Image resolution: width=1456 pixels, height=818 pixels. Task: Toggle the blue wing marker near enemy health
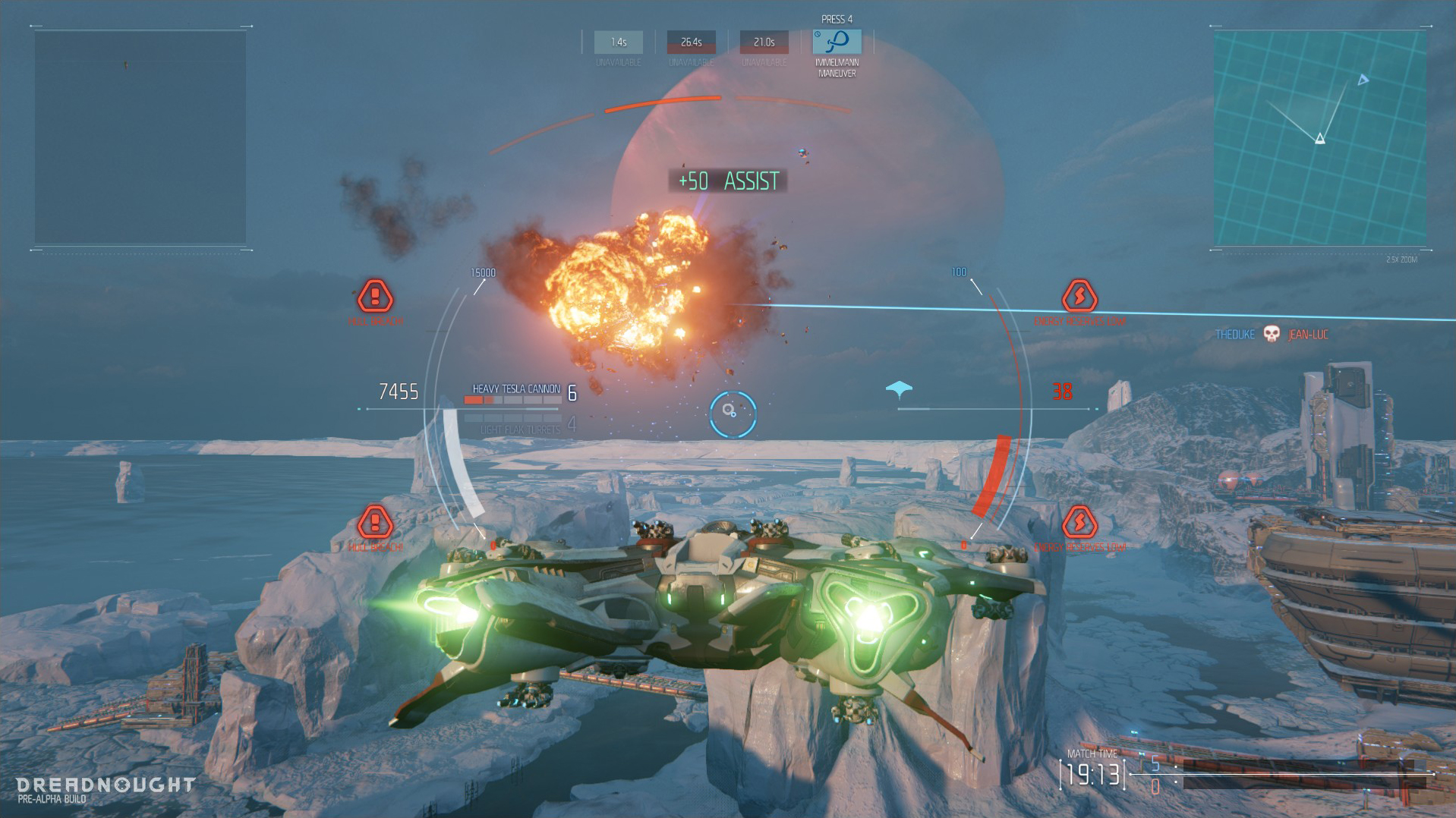coord(900,387)
